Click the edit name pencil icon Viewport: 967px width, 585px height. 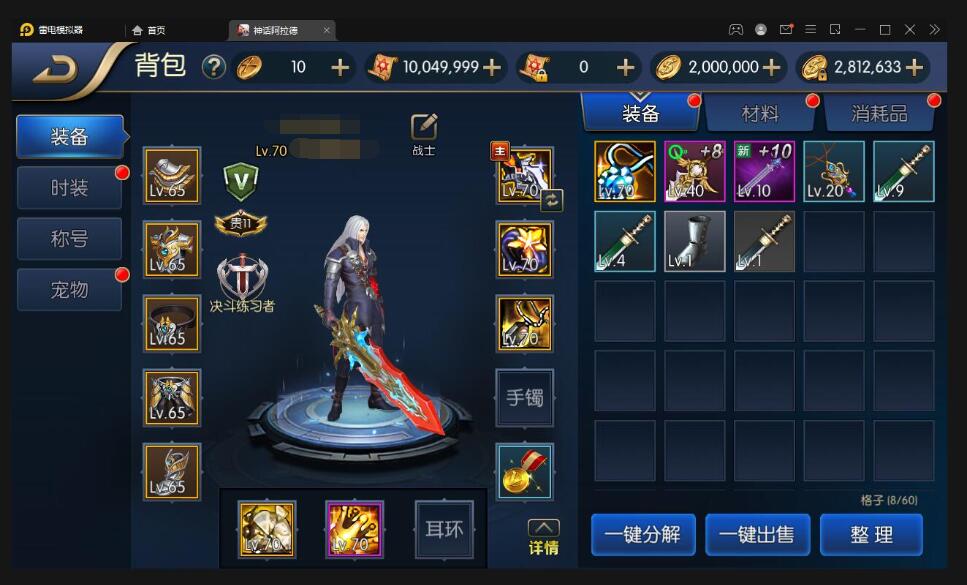click(x=424, y=127)
